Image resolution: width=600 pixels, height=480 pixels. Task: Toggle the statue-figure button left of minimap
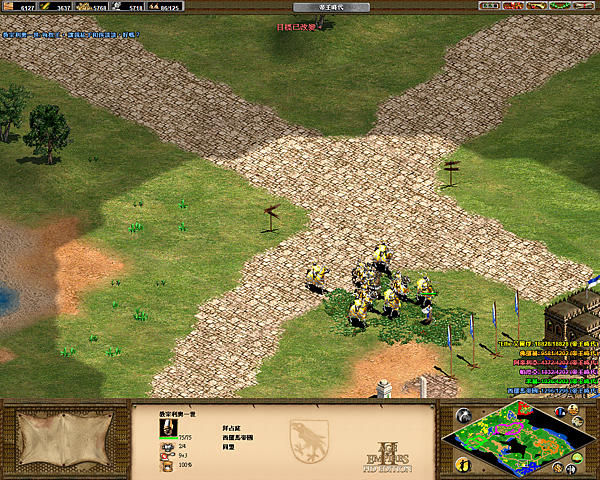(463, 415)
